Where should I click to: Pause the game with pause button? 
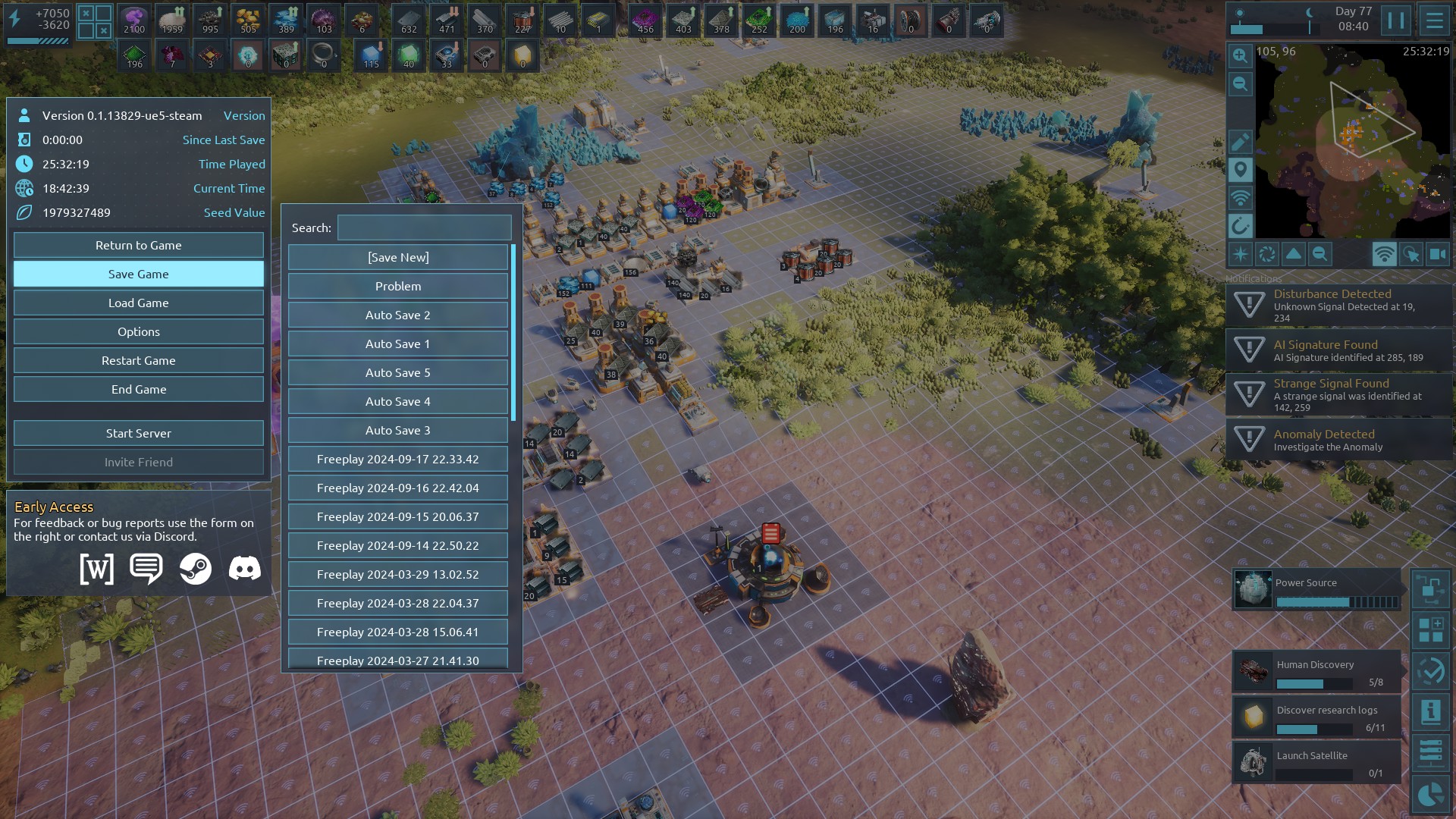coord(1395,20)
